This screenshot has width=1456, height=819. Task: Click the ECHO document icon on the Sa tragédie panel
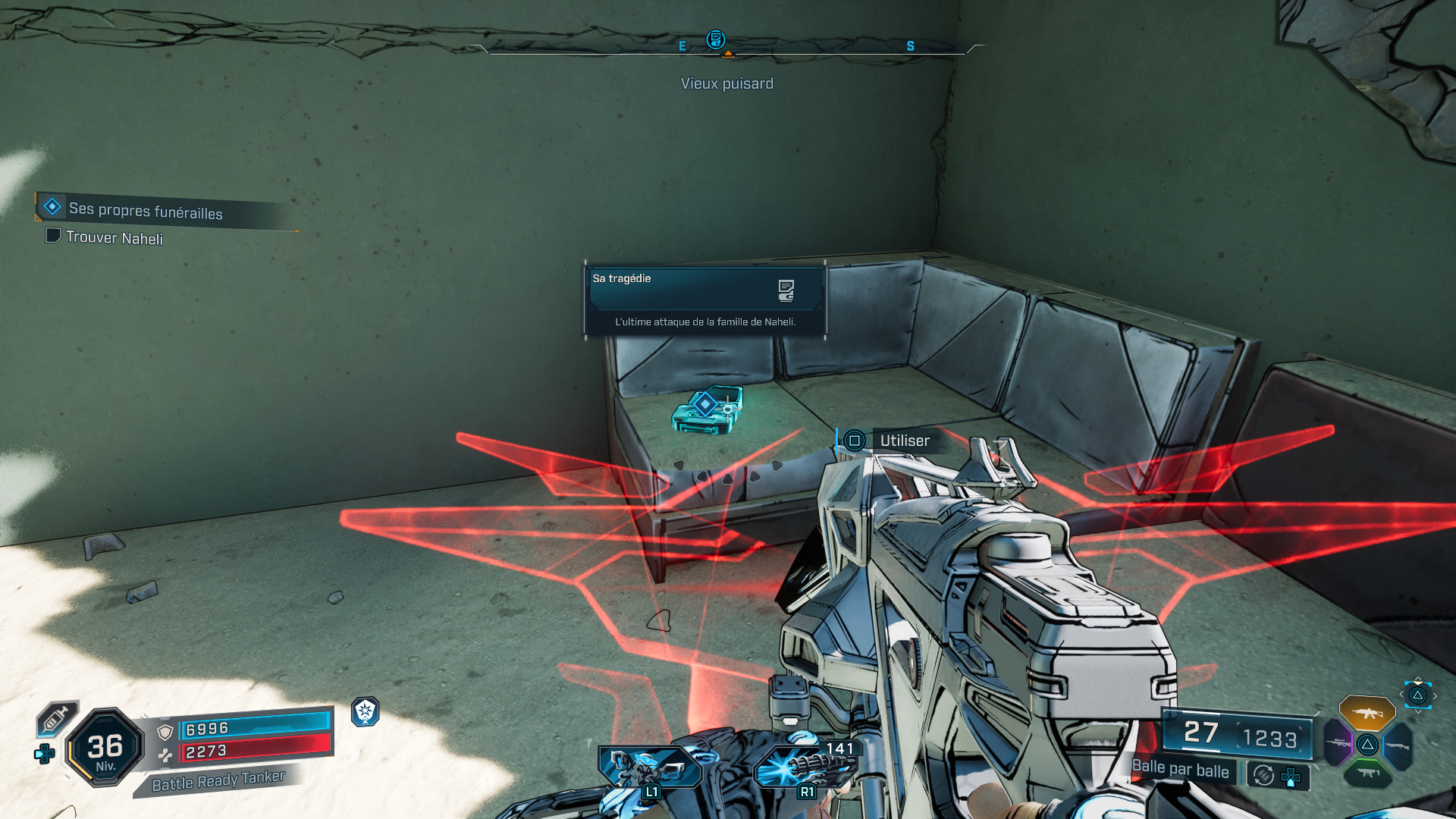[786, 289]
